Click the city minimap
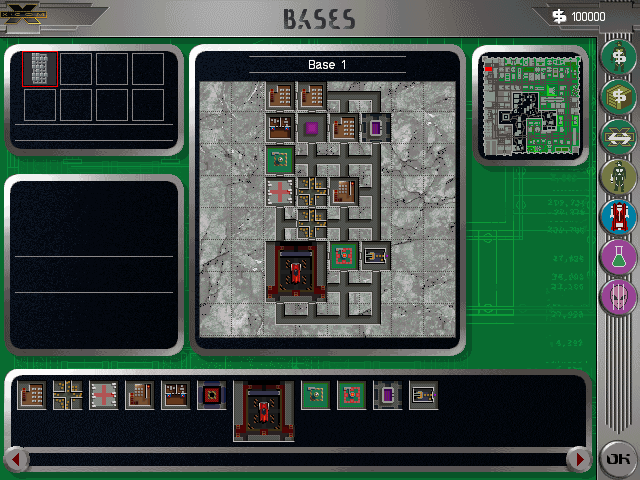Viewport: 640px width, 480px height. pos(529,103)
